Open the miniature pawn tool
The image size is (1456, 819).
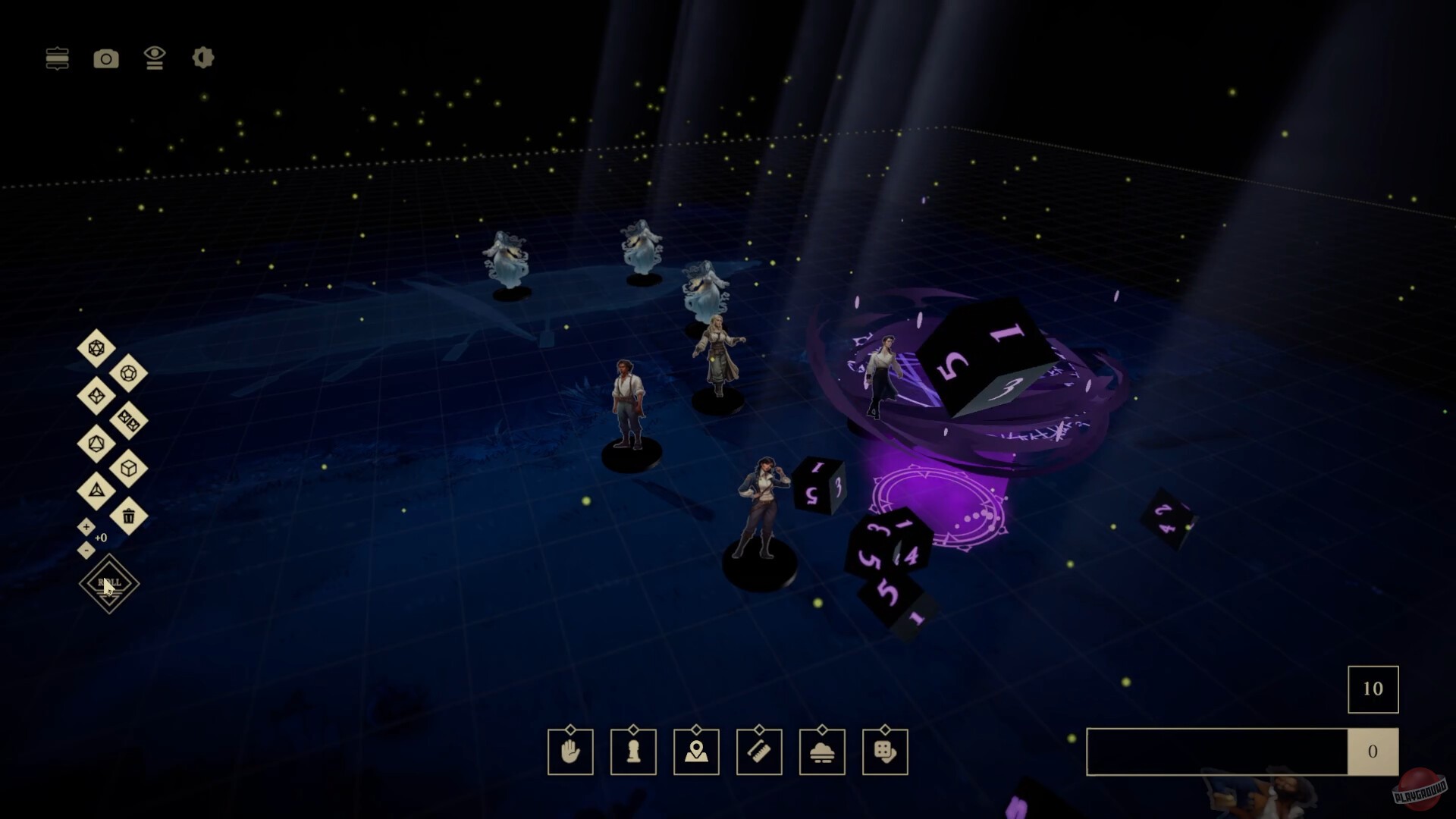[633, 753]
